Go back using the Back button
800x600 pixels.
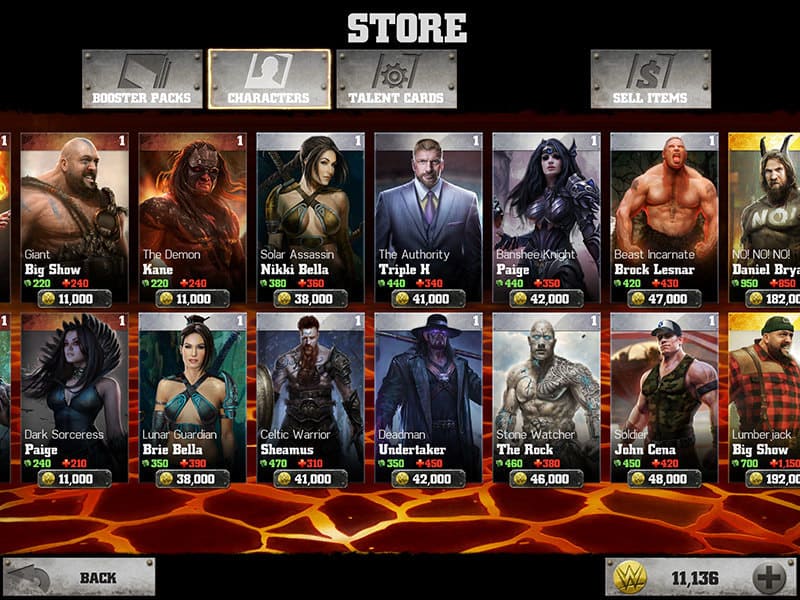pyautogui.click(x=79, y=577)
